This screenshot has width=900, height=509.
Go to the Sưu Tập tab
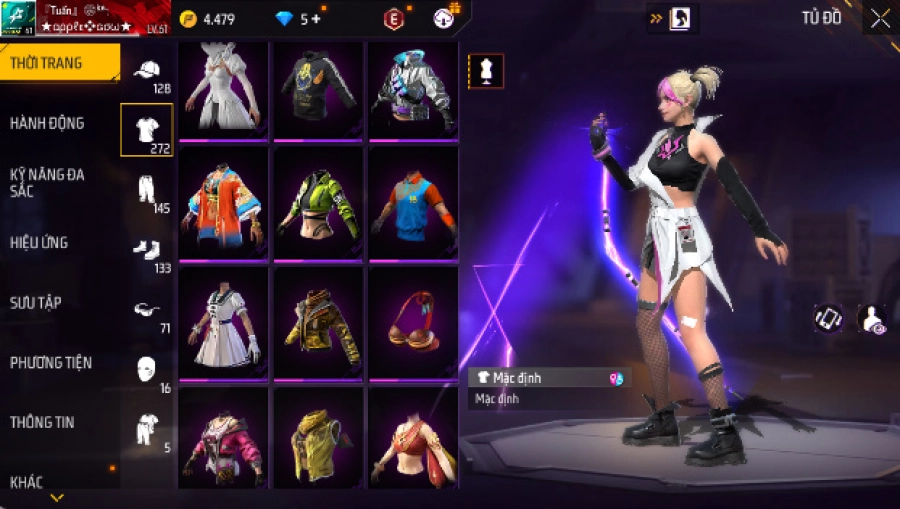[x=36, y=302]
